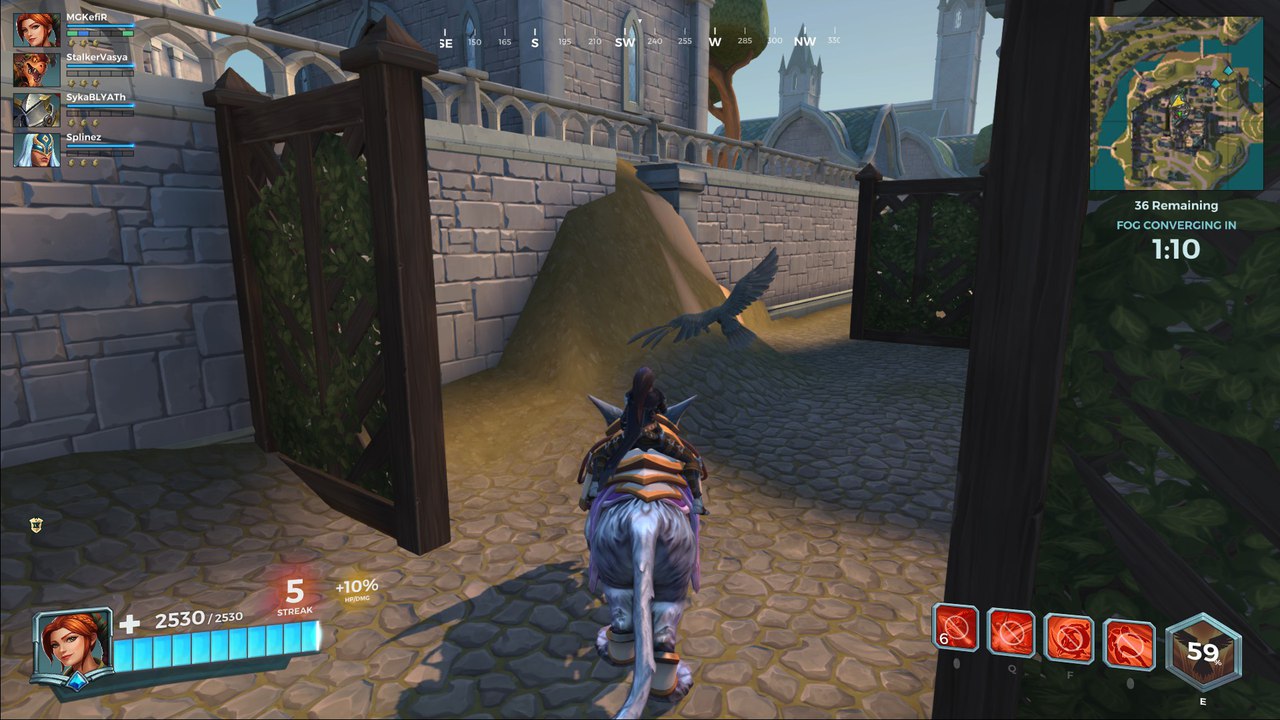Click the disabled ability showing count 6
This screenshot has width=1280, height=720.
point(955,628)
